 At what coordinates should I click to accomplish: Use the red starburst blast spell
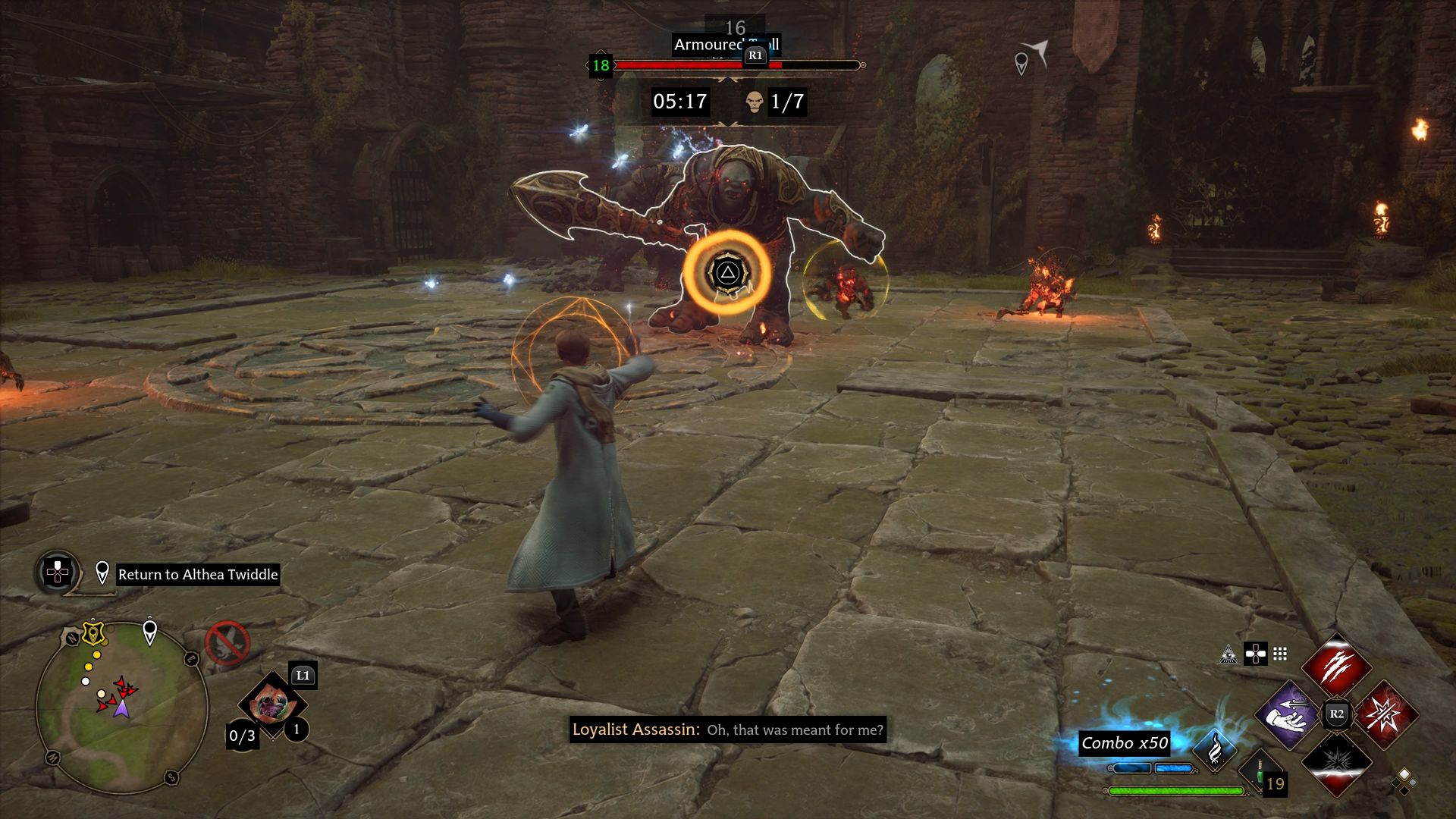pyautogui.click(x=1385, y=715)
